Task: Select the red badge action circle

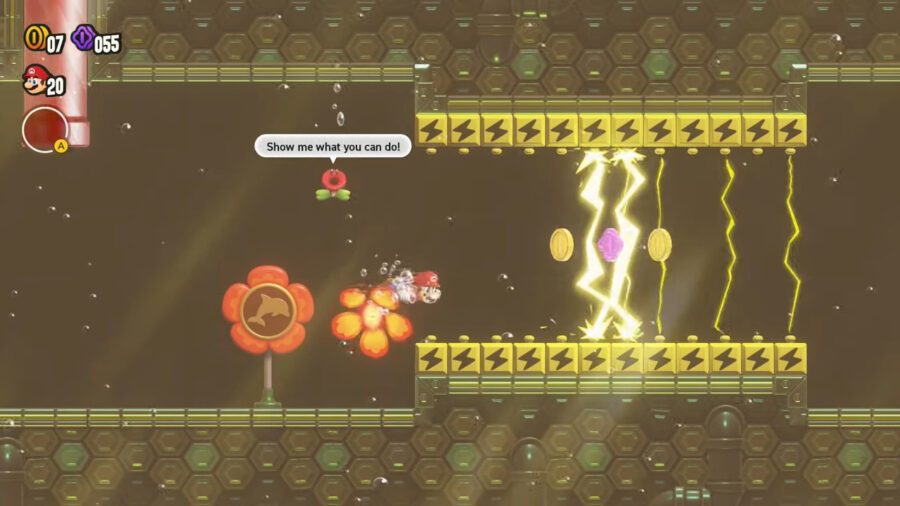Action: point(45,129)
